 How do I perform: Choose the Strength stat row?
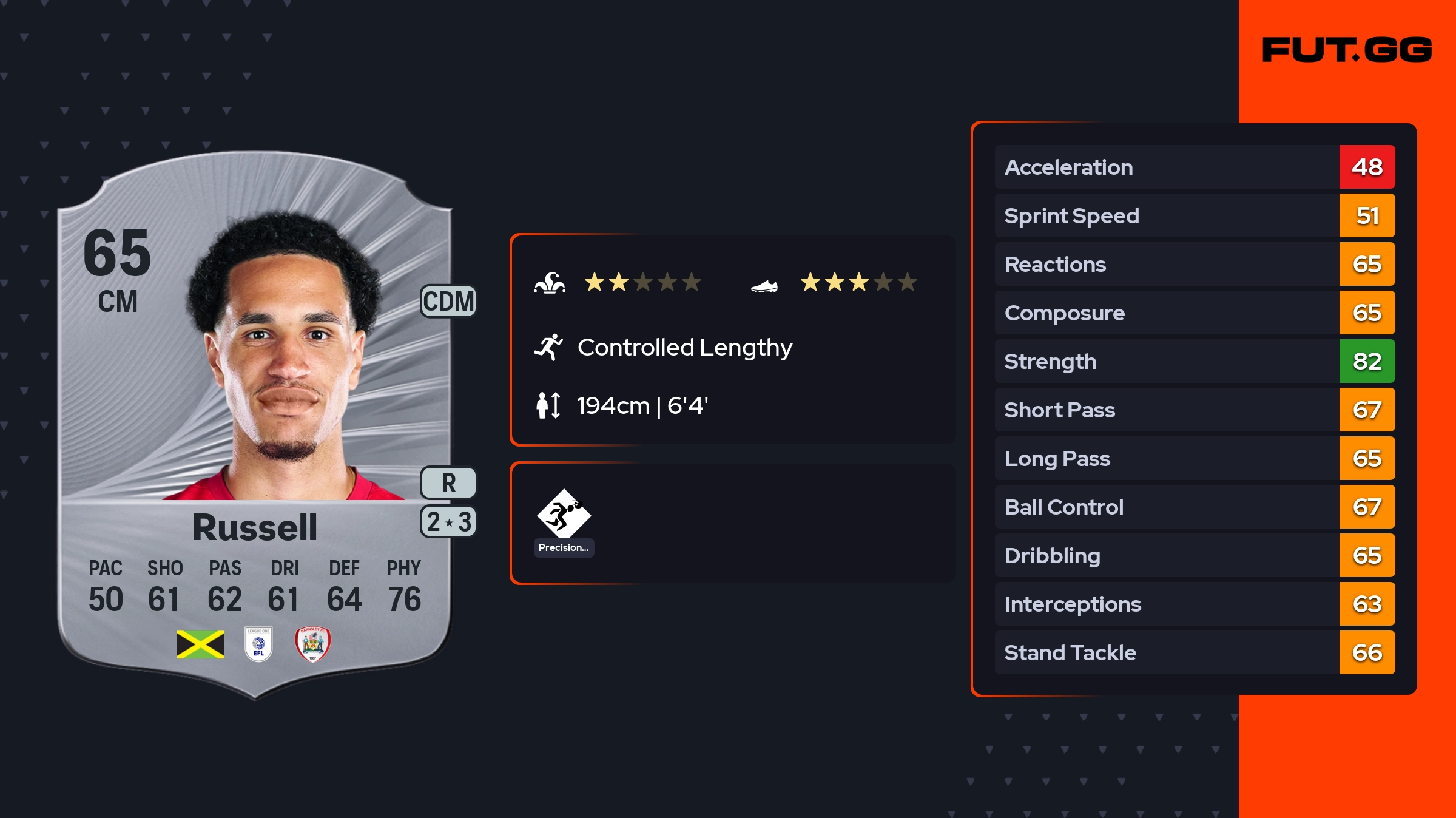point(1195,362)
